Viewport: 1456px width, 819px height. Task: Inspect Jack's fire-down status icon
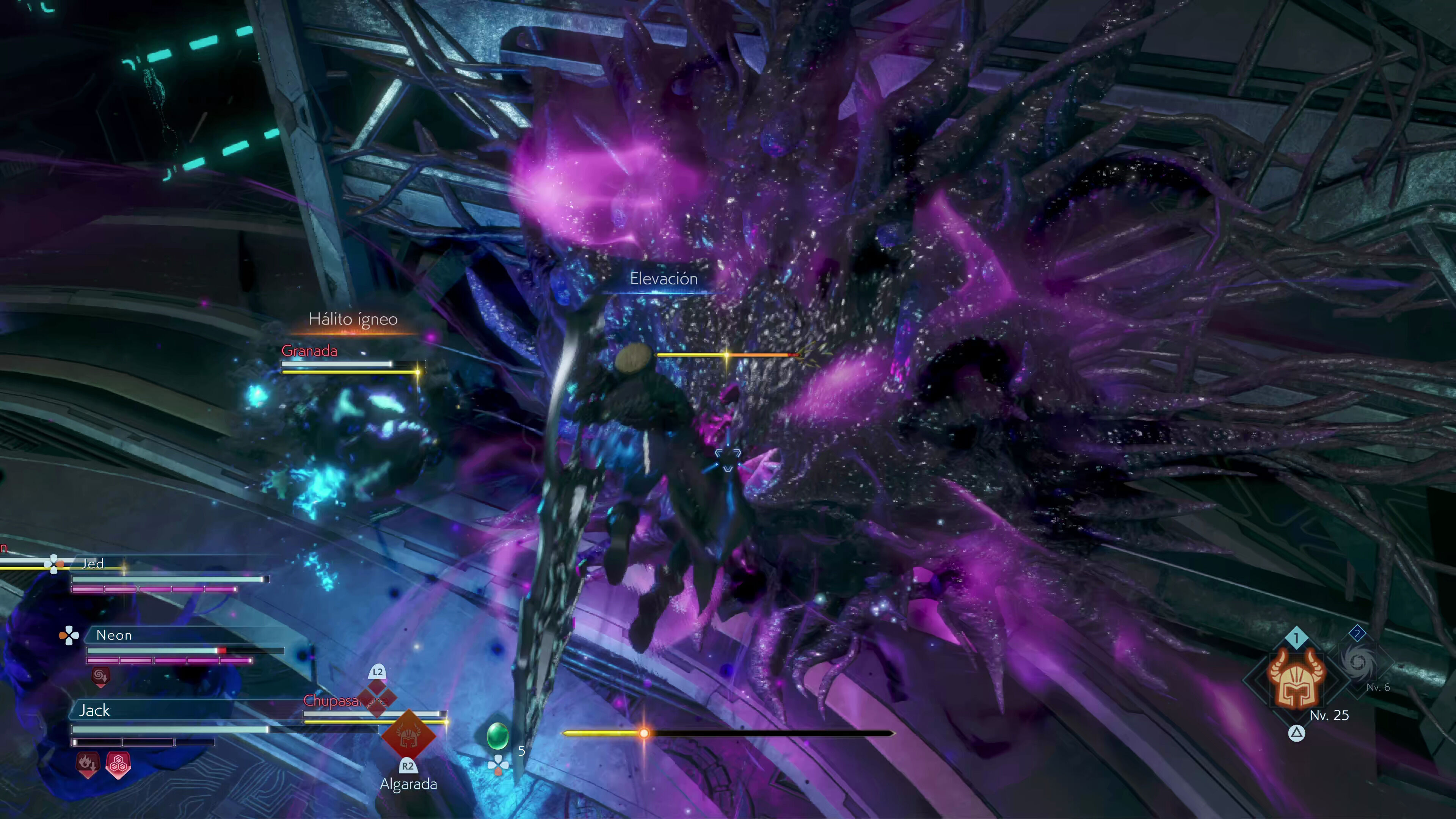(87, 764)
